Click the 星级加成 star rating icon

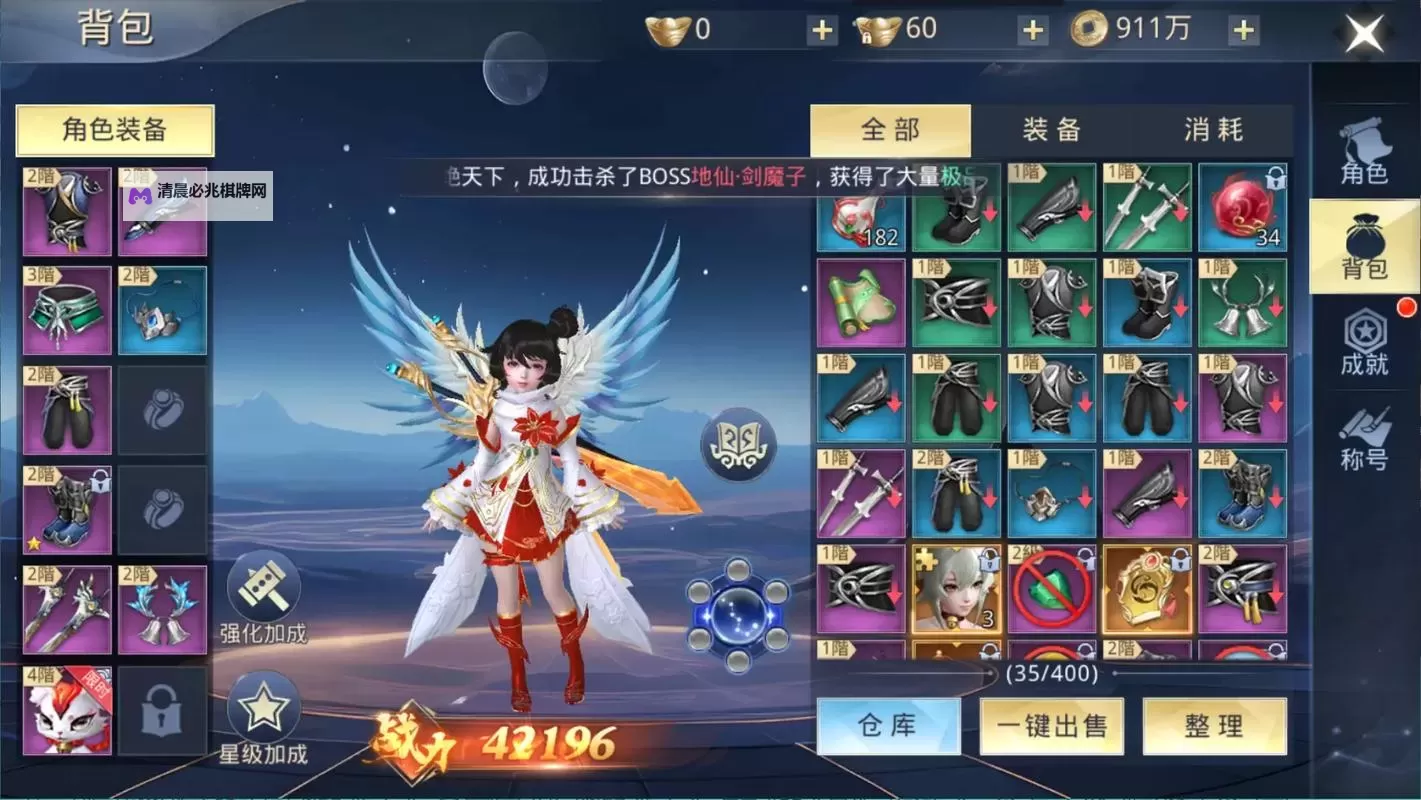pos(260,710)
